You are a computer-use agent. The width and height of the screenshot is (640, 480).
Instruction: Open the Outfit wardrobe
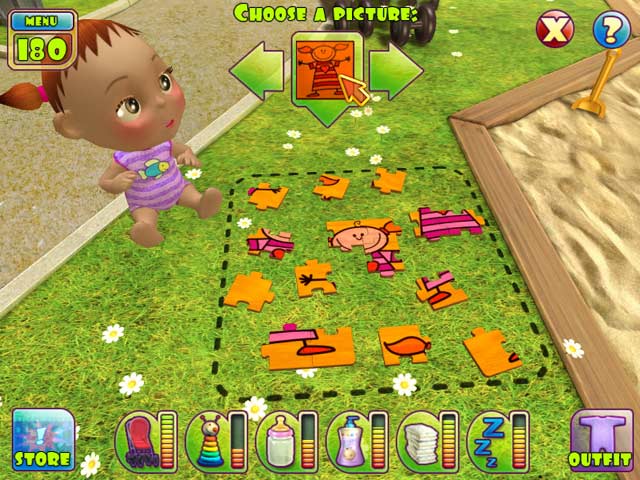point(602,440)
